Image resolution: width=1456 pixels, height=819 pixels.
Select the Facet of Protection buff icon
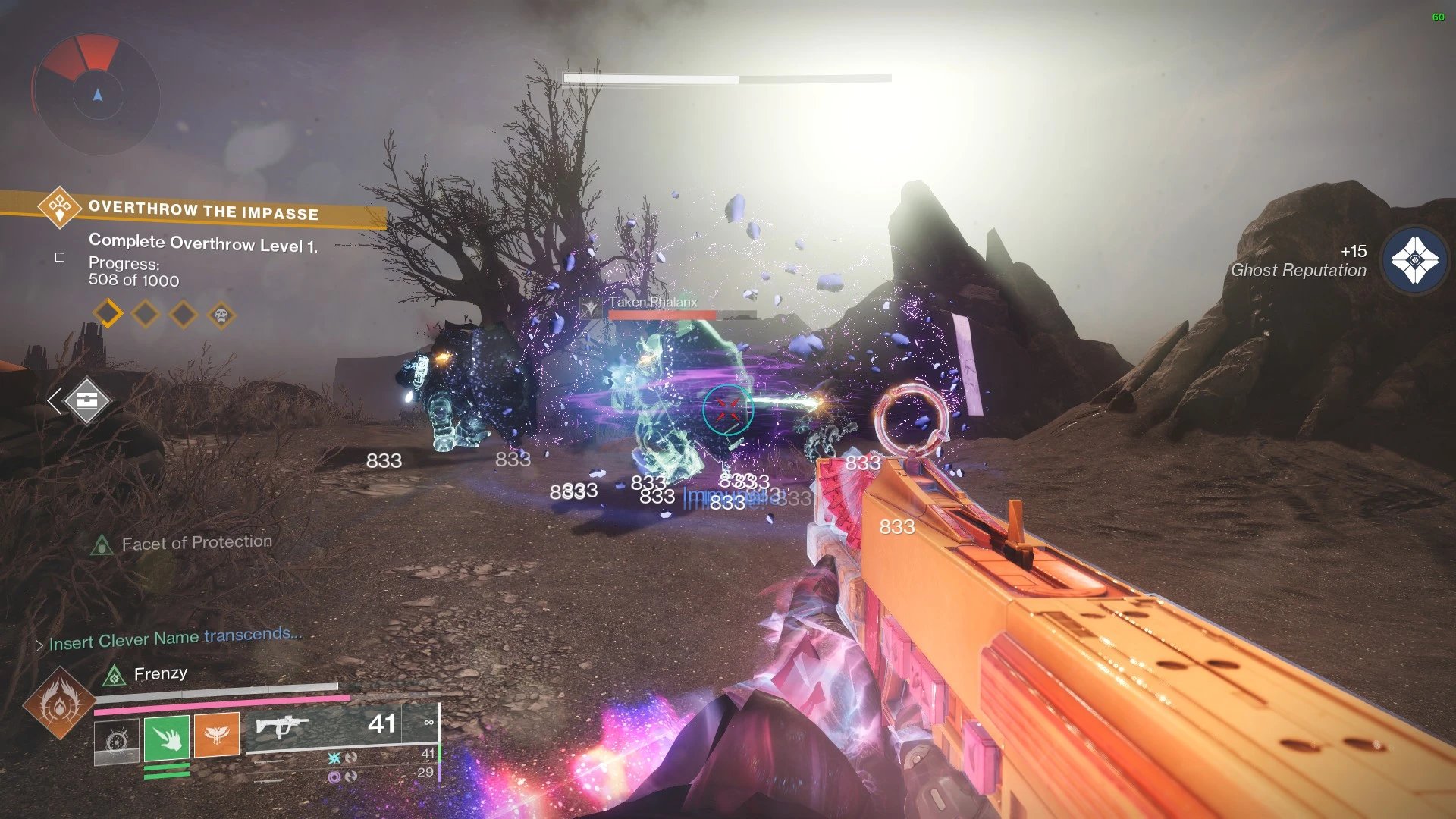(x=102, y=544)
